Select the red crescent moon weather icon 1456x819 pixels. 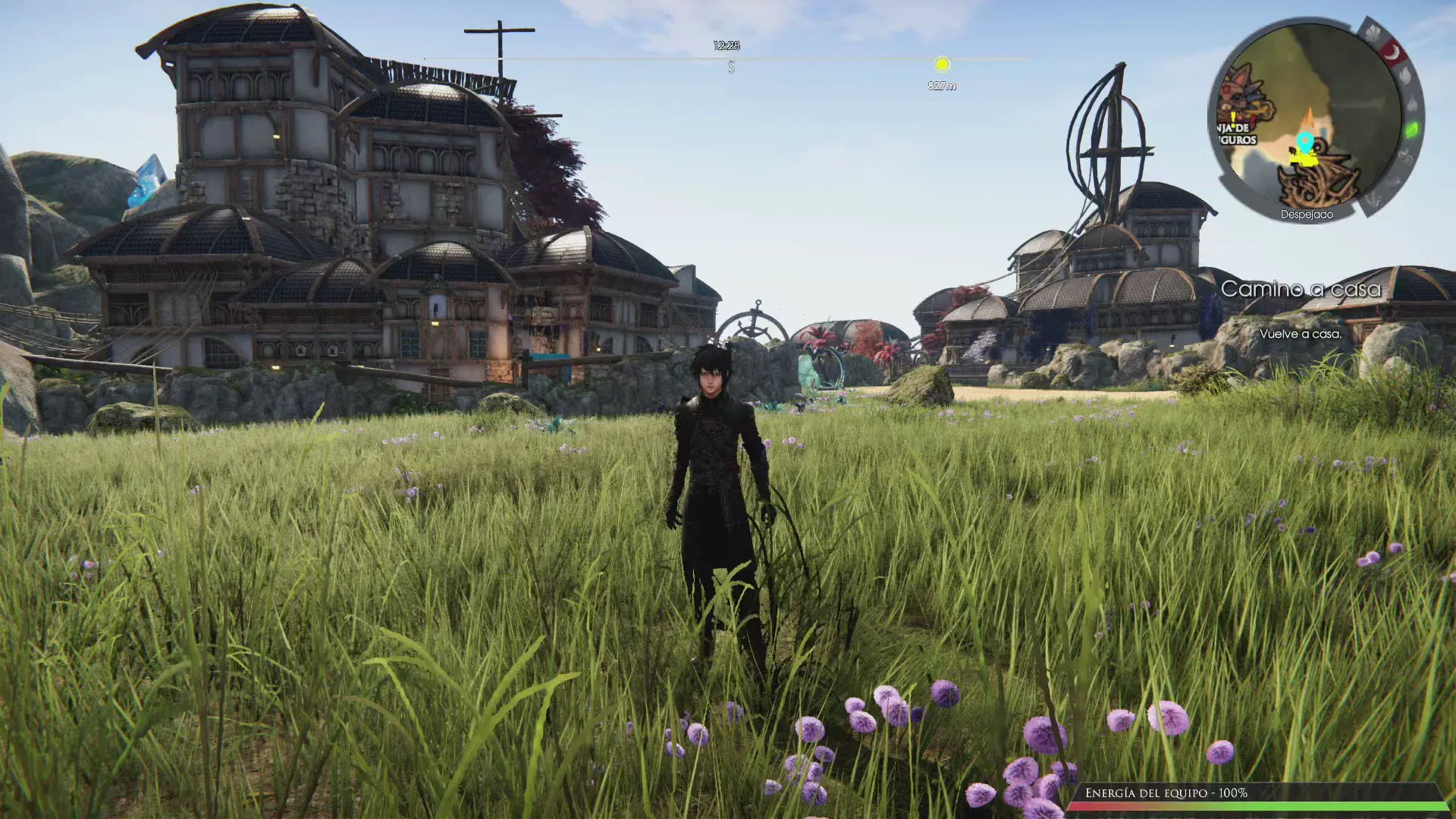pos(1392,53)
